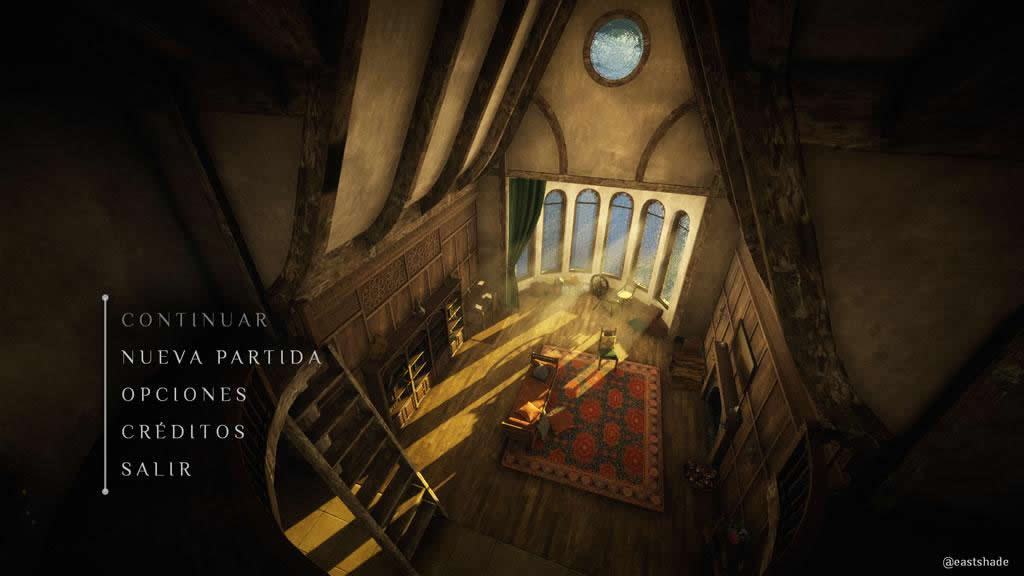The image size is (1024, 576).
Task: Start a Nueva Partida
Action: click(221, 357)
